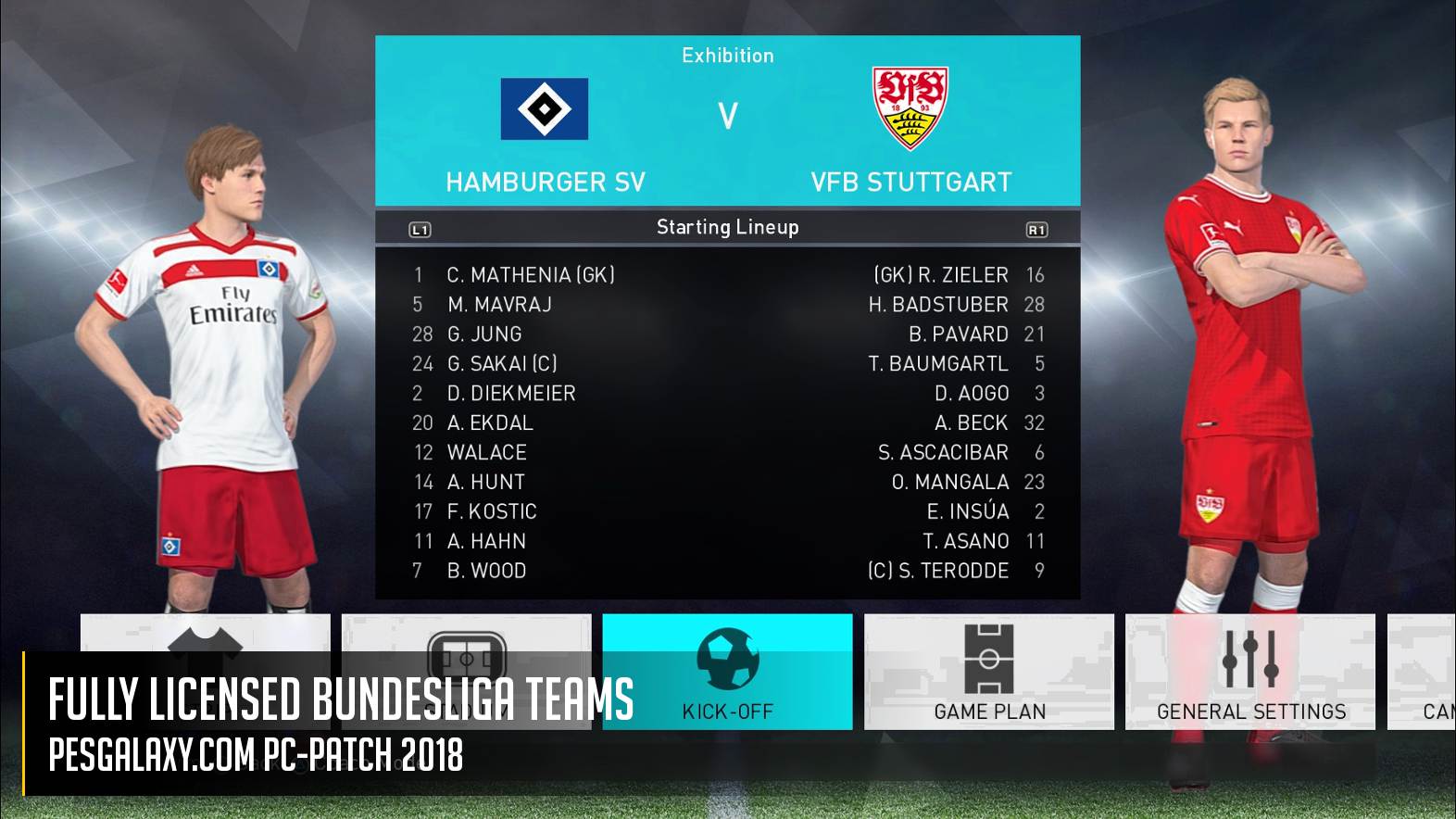
Task: Open the partially visible tile after General Settings
Action: (x=1423, y=672)
